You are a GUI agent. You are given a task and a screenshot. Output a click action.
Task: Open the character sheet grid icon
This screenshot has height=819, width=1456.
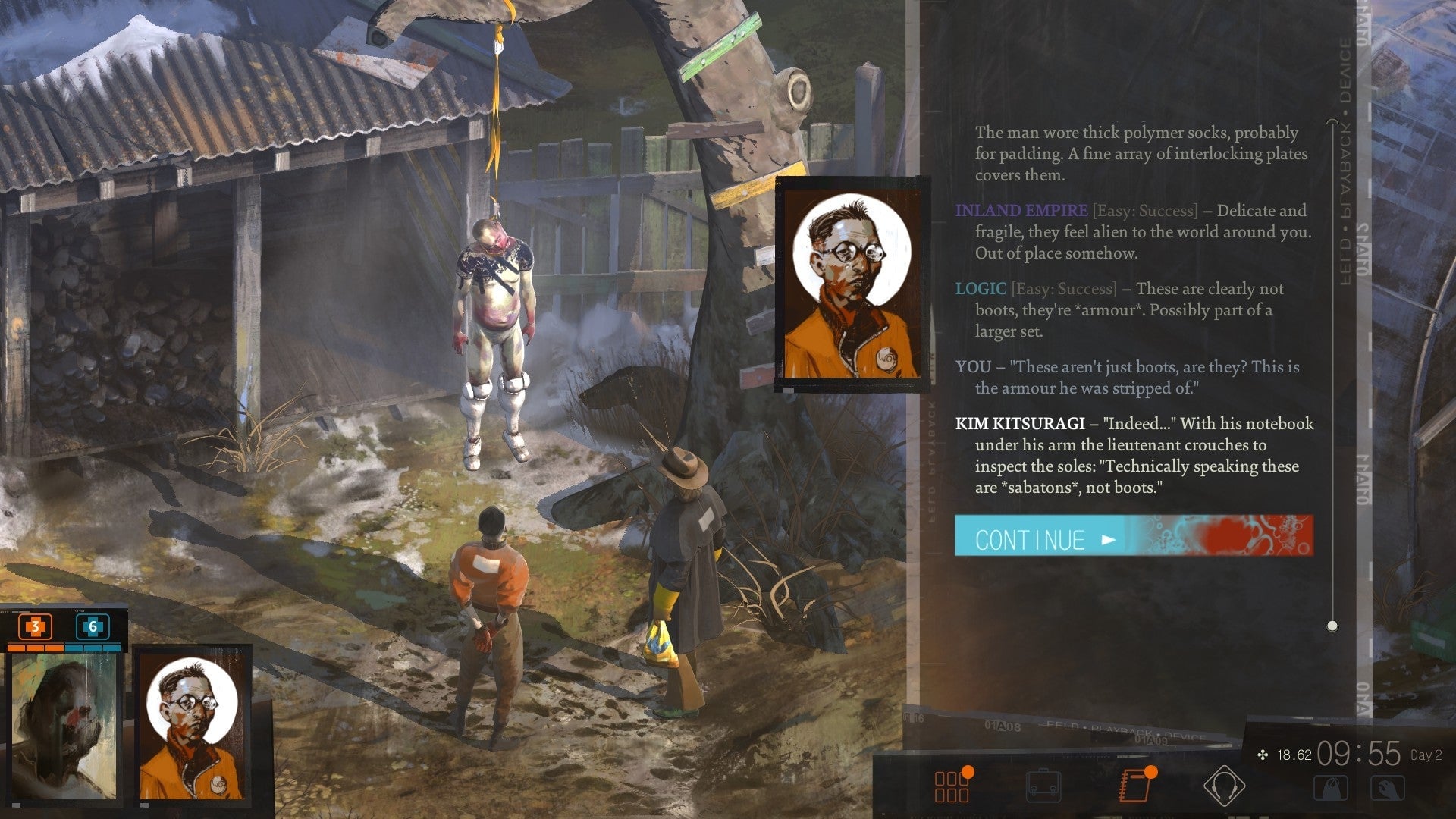952,786
